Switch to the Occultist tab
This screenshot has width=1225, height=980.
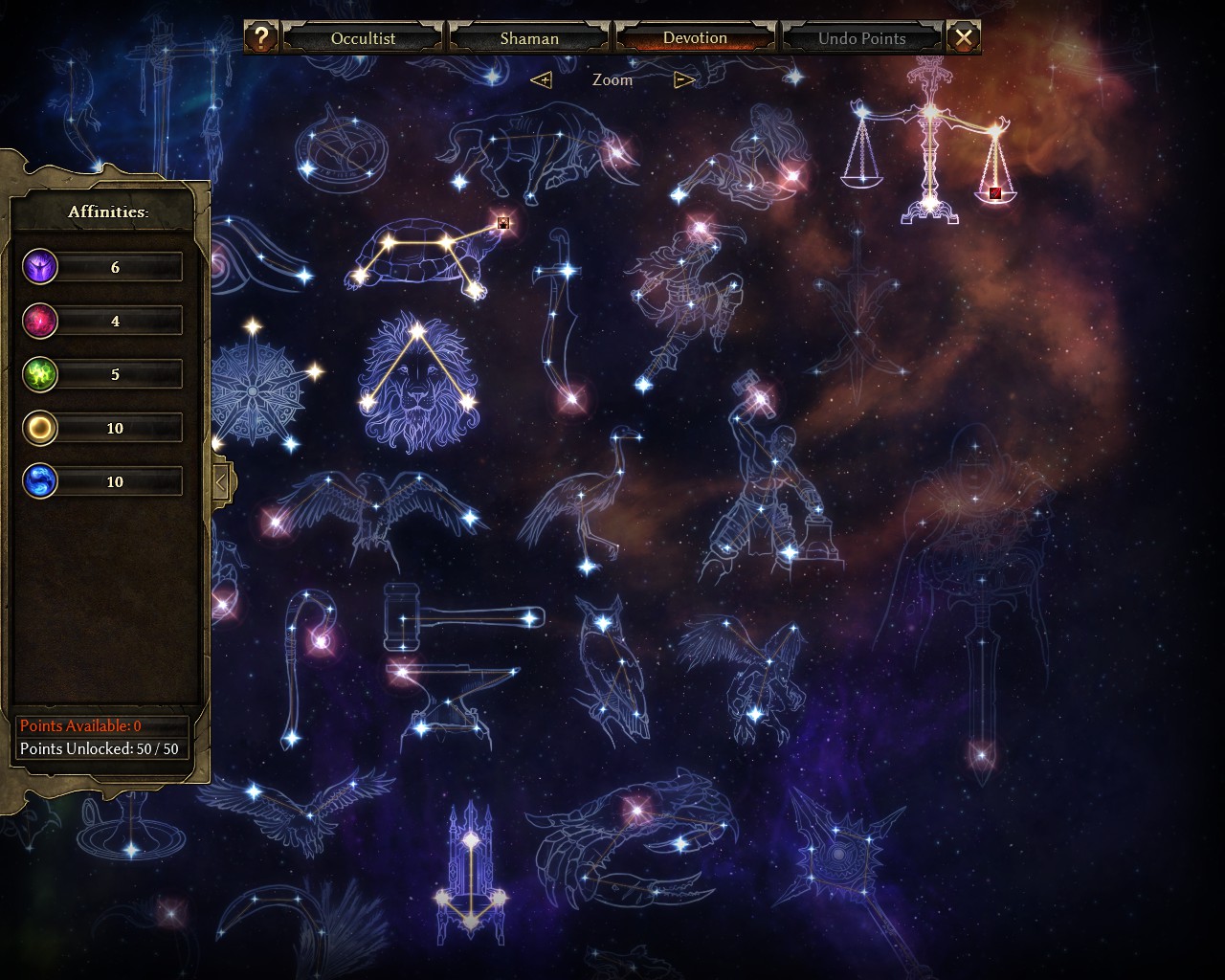tap(363, 38)
